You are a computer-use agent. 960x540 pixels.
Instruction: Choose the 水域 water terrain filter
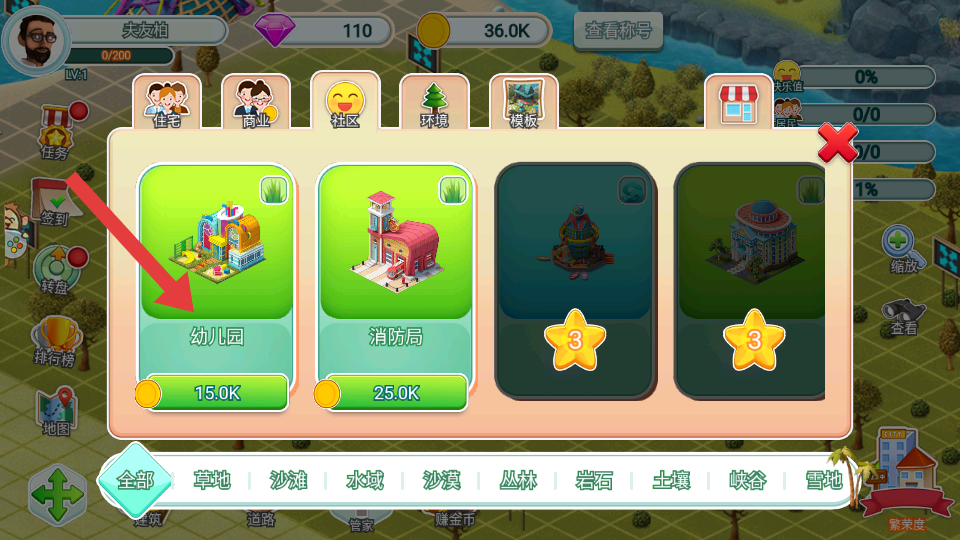tap(365, 481)
